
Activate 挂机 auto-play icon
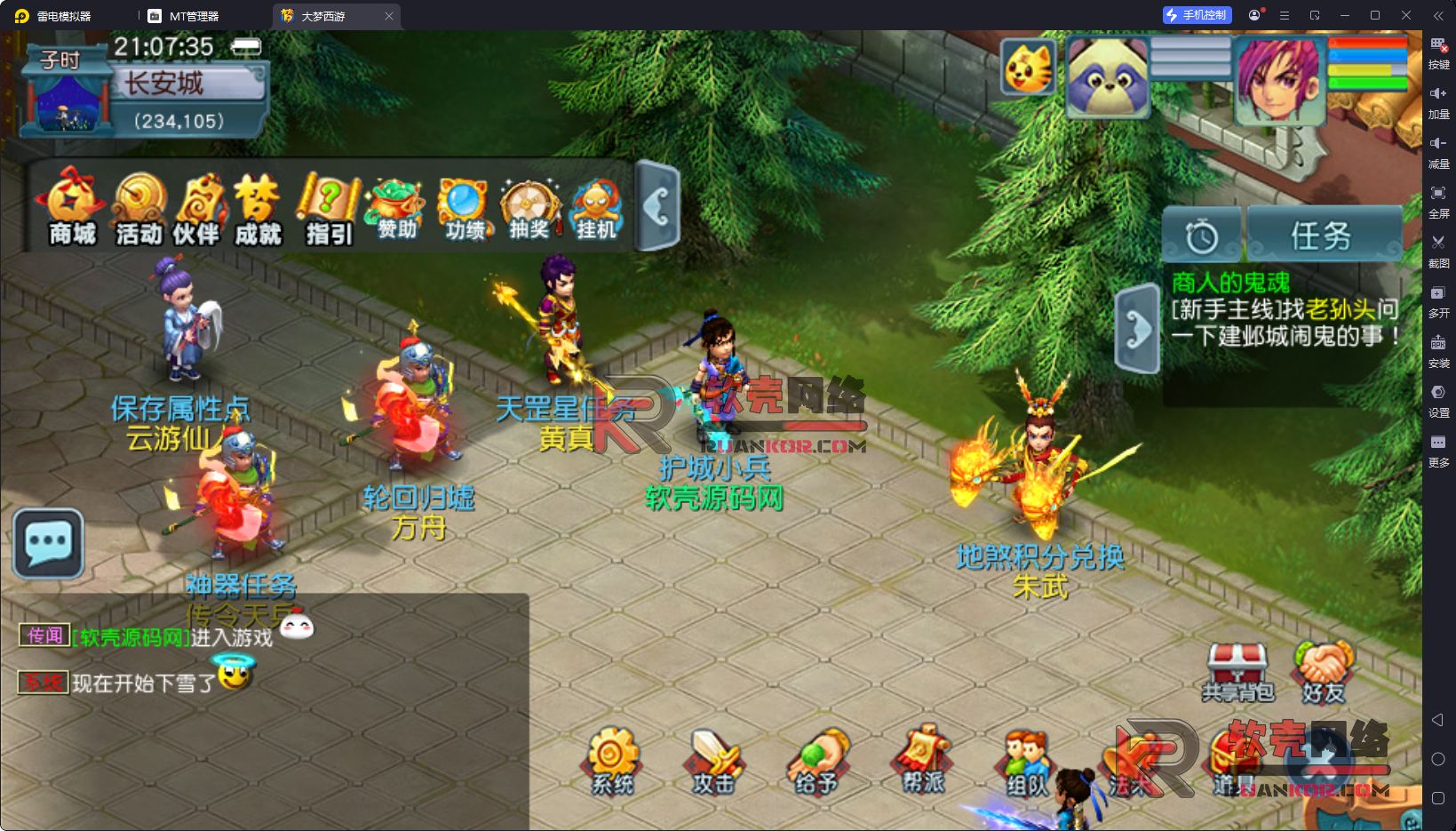596,207
